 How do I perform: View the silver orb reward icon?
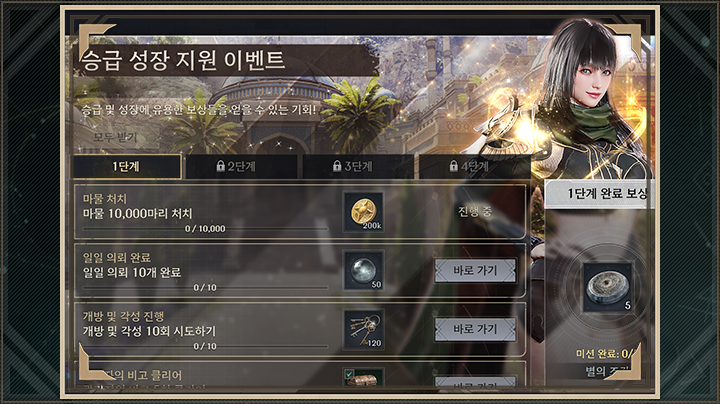pyautogui.click(x=363, y=270)
